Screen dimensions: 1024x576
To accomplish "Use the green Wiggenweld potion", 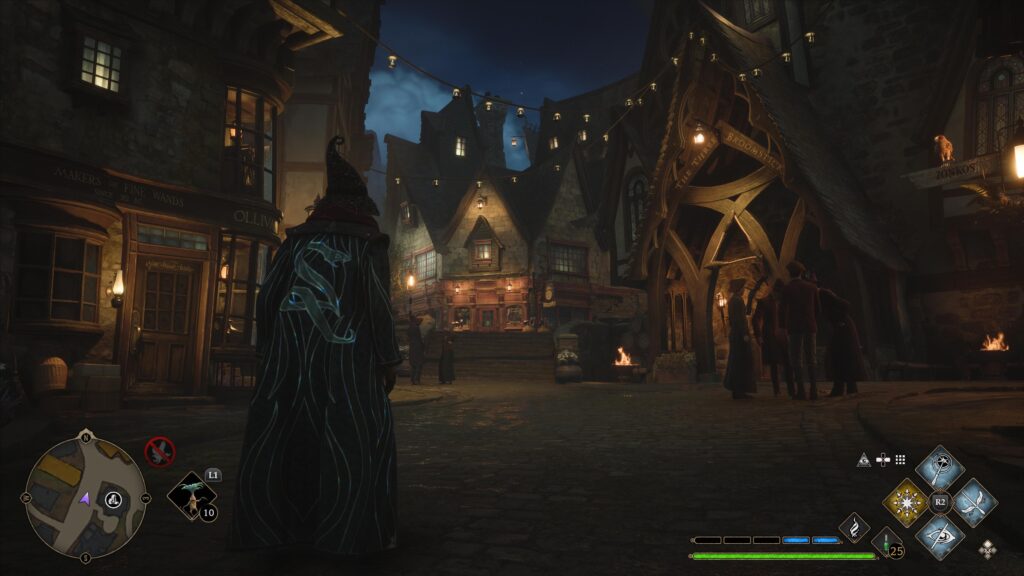I will point(886,544).
